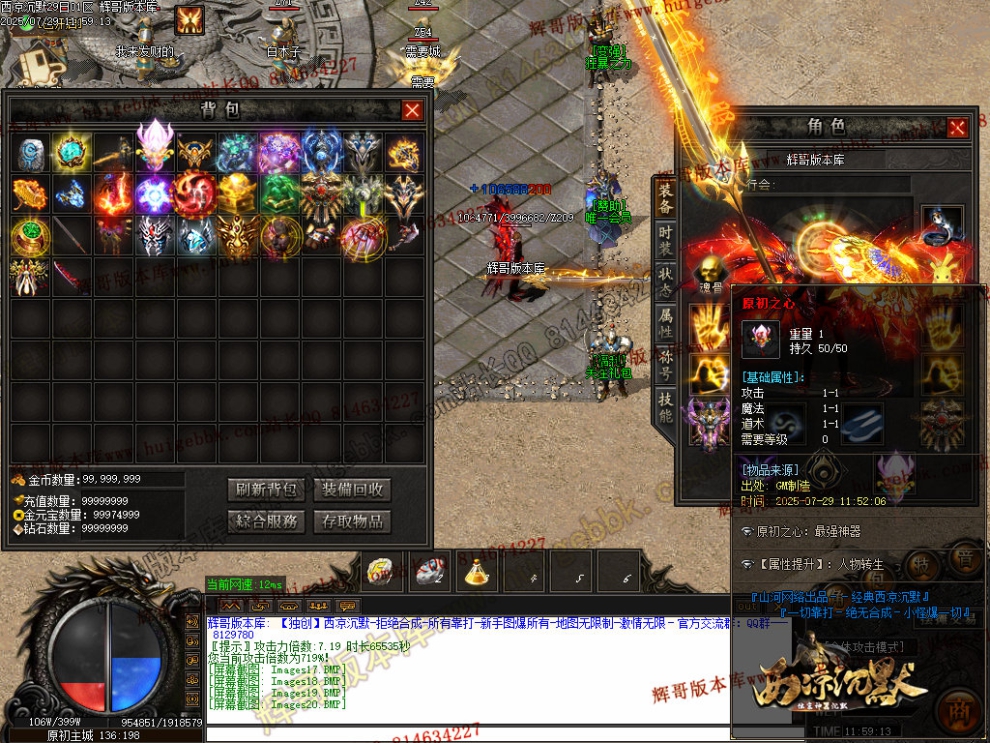Select the pink lotus crown item
This screenshot has height=743, width=990.
[155, 150]
